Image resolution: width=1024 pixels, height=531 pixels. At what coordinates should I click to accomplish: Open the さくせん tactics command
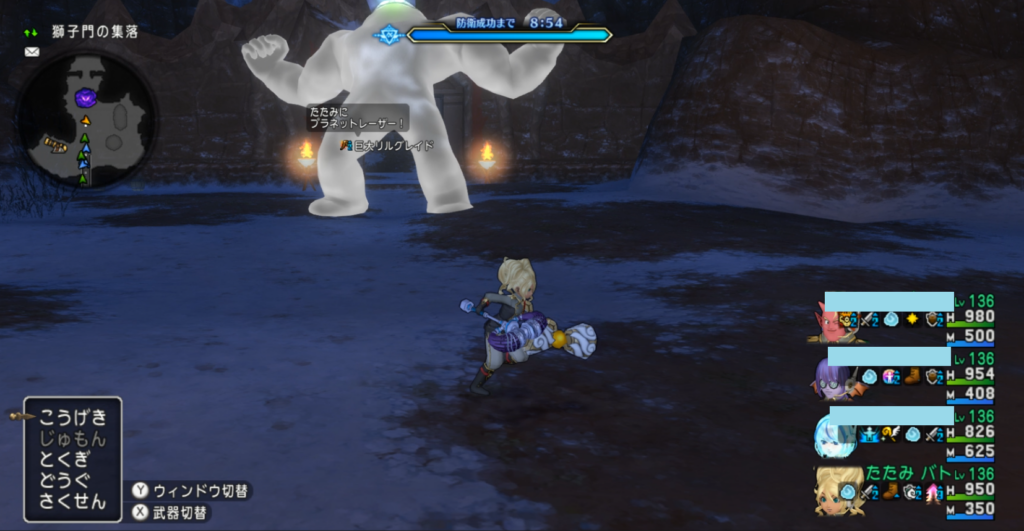pos(72,502)
